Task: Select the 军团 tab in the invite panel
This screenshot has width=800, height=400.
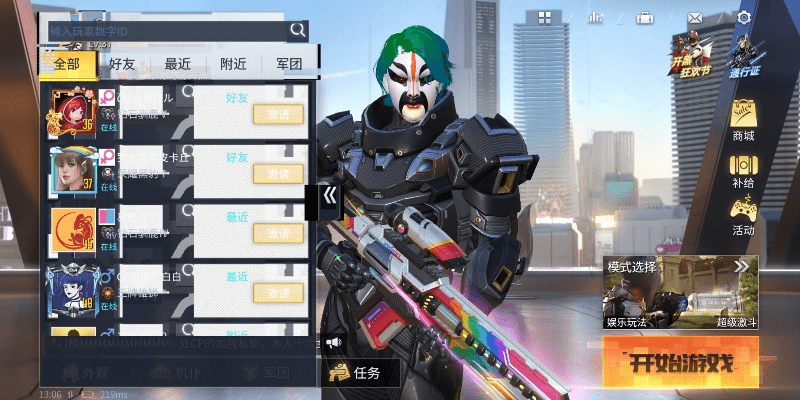Action: pyautogui.click(x=288, y=64)
